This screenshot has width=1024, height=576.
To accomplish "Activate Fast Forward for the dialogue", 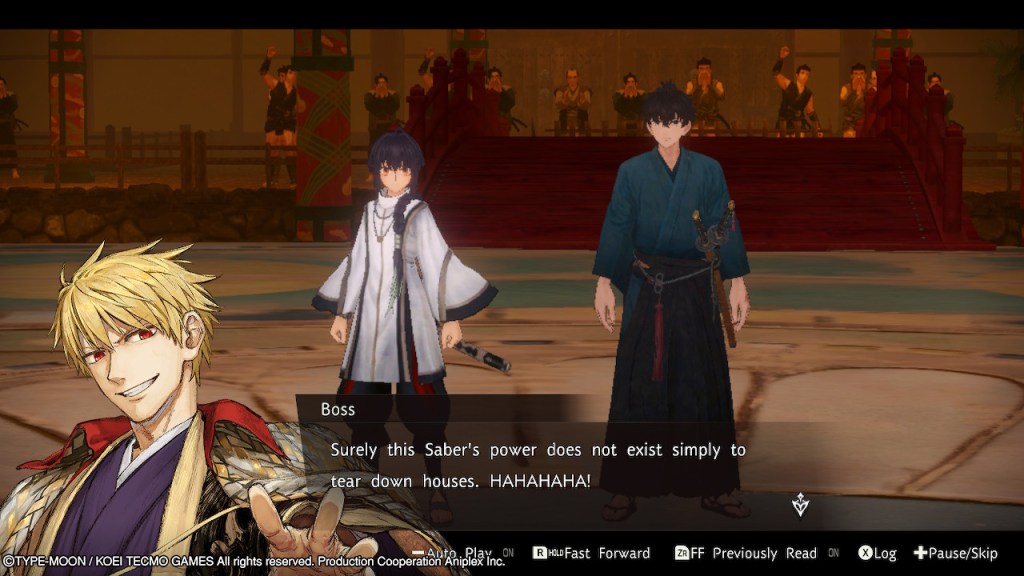I will coord(598,553).
